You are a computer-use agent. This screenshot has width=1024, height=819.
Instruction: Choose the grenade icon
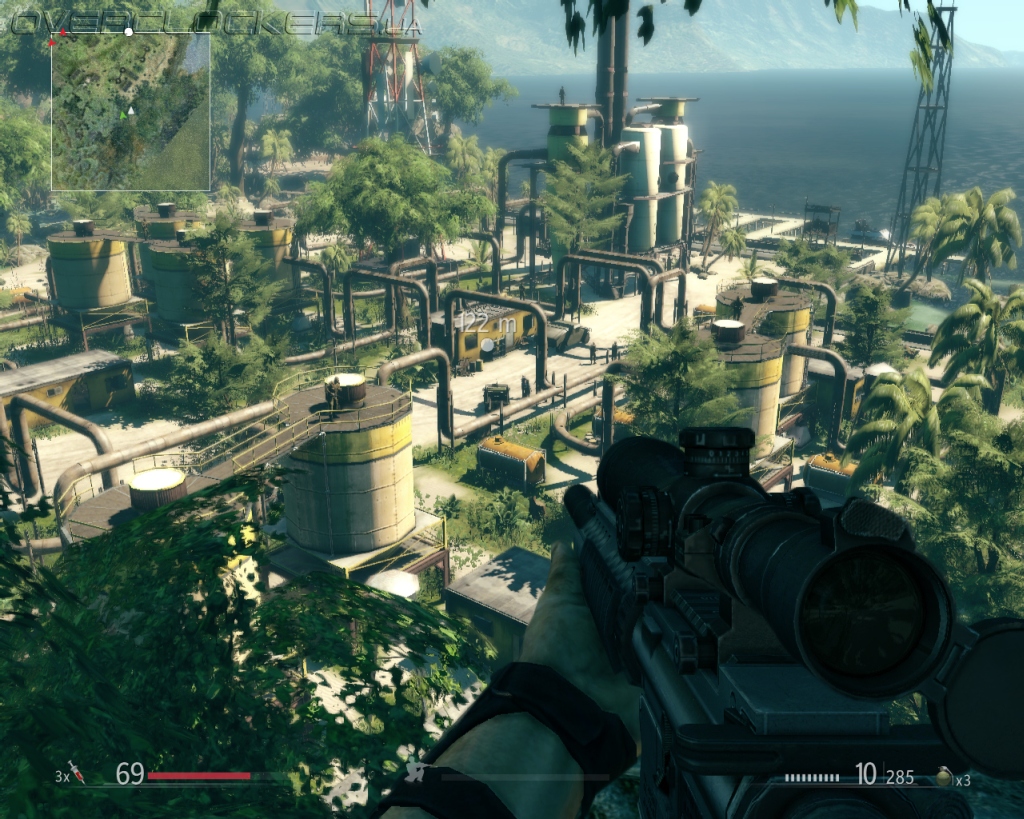tap(943, 777)
